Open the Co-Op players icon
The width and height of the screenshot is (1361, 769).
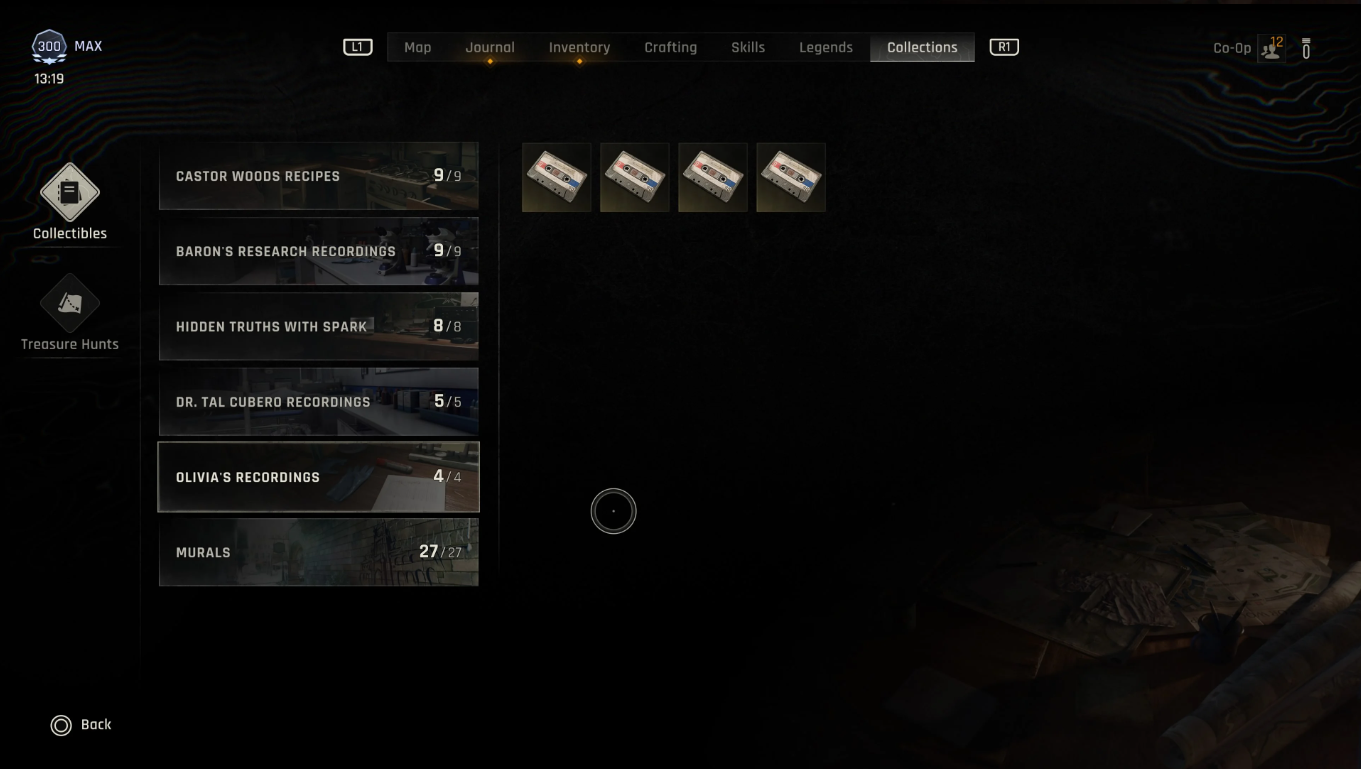(1271, 48)
